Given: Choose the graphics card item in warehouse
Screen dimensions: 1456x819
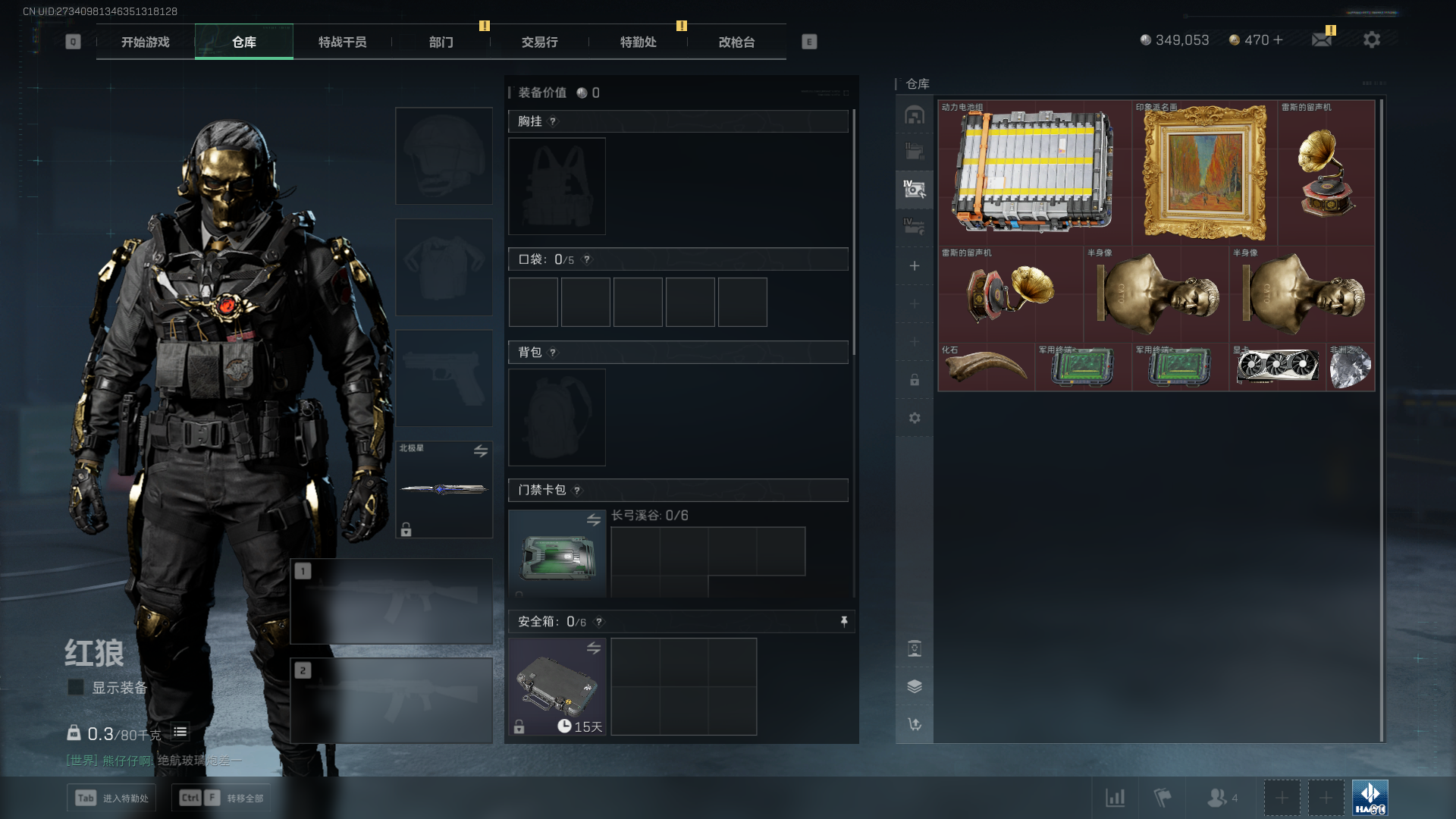Looking at the screenshot, I should click(1277, 368).
